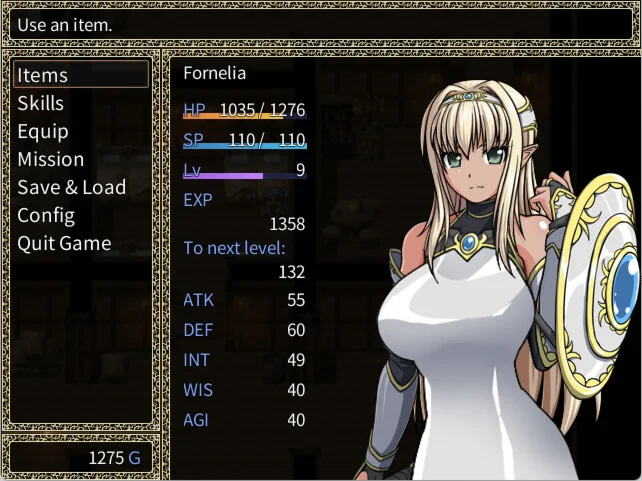This screenshot has height=481, width=642.
Task: Choose the Equip option
Action: [x=43, y=131]
